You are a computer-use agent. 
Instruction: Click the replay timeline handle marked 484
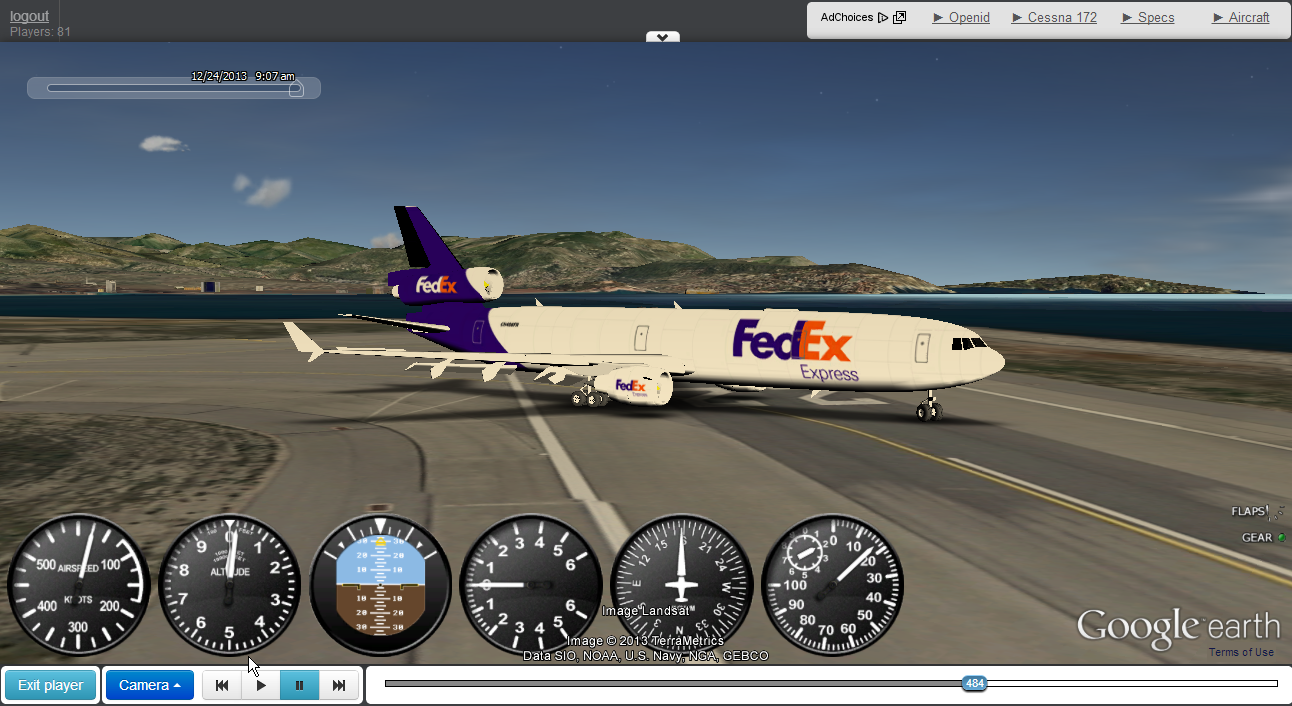(974, 684)
